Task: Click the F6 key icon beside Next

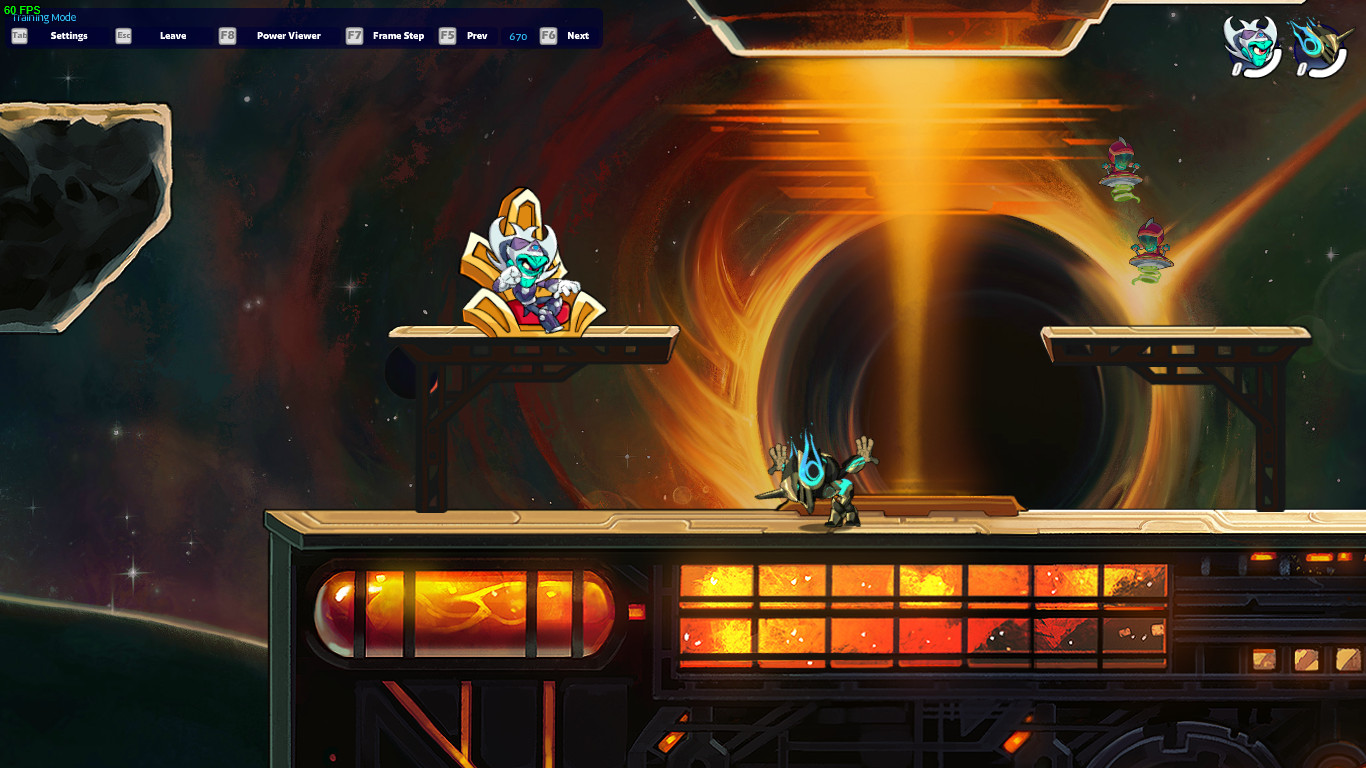Action: pyautogui.click(x=547, y=35)
